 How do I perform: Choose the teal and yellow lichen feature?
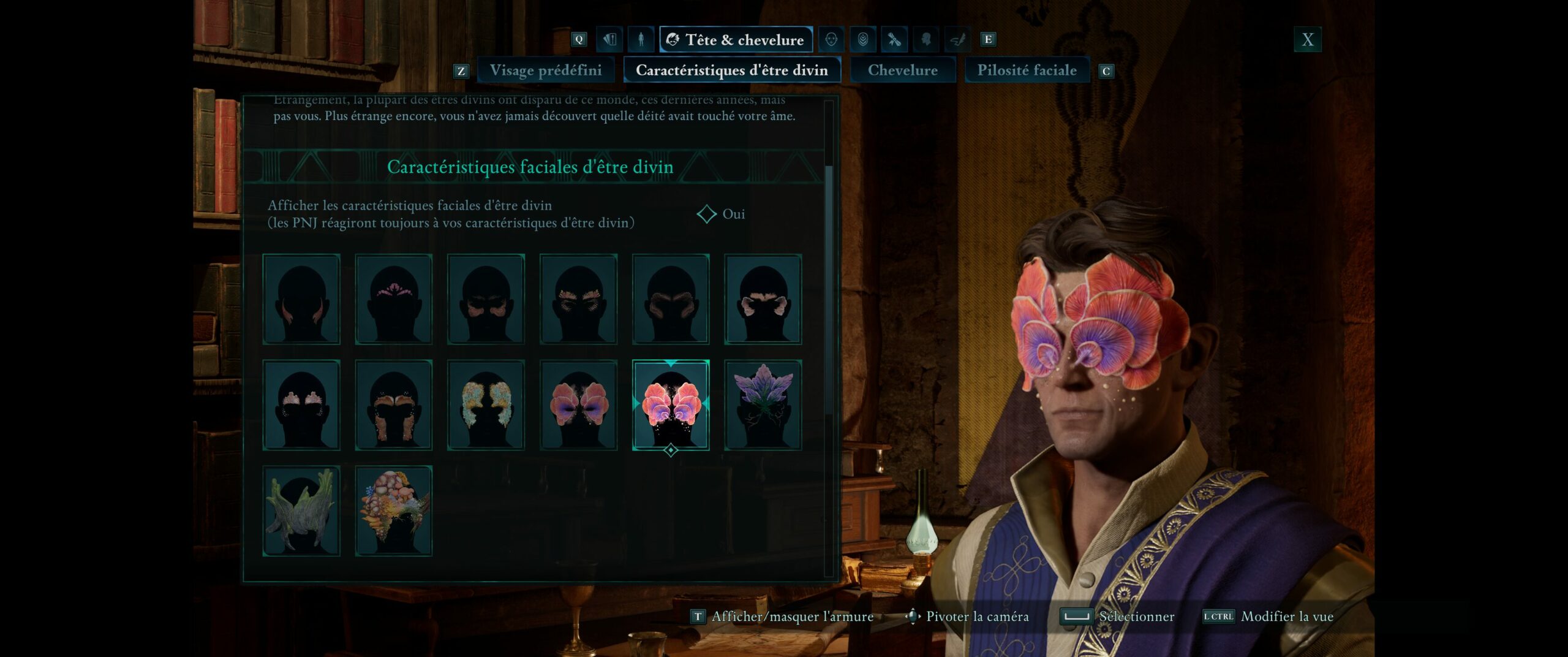(x=486, y=405)
